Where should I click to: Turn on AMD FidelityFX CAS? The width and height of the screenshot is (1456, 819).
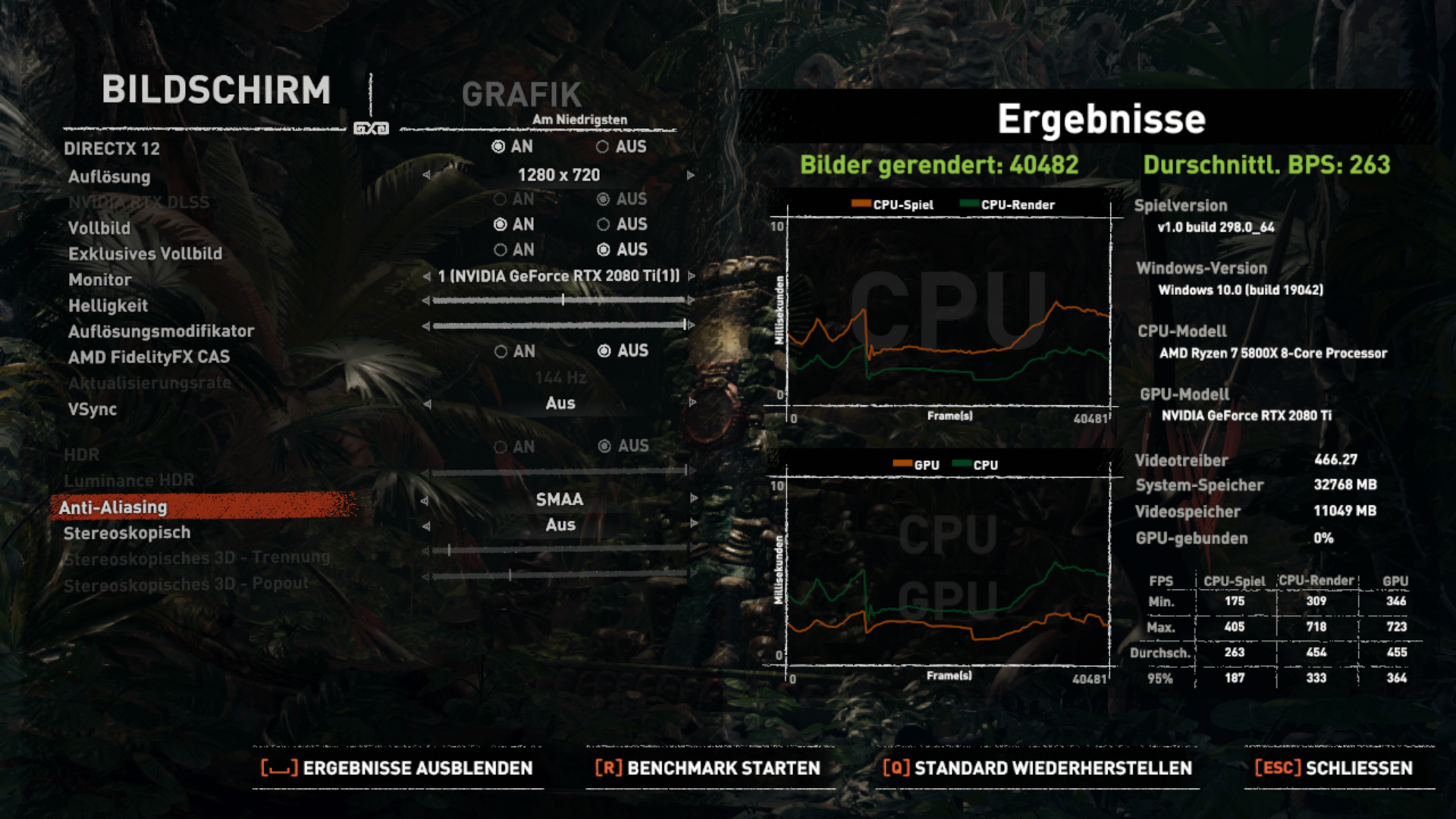[x=500, y=351]
